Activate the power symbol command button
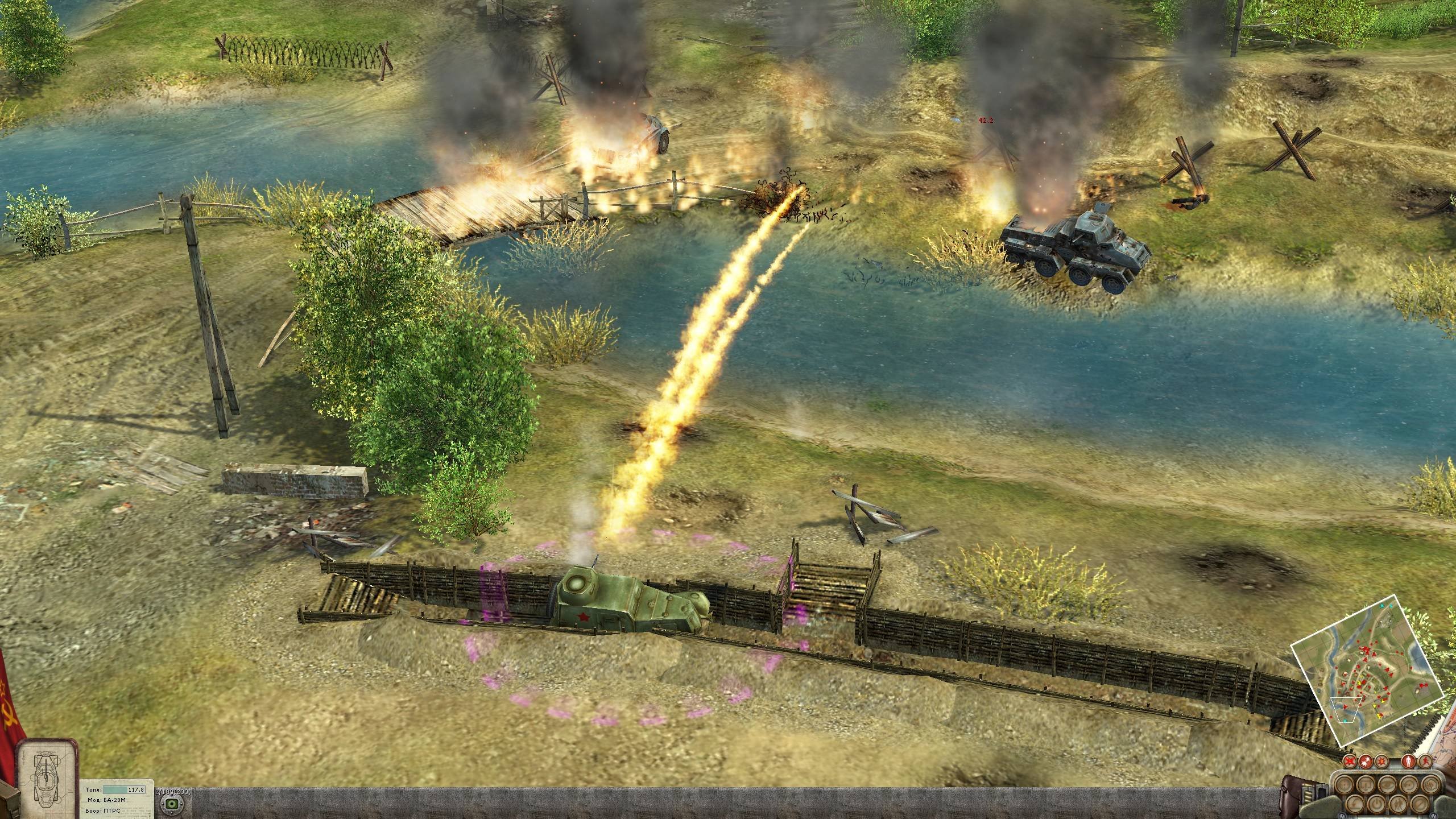Screen dimensions: 1456x819 1376,804
